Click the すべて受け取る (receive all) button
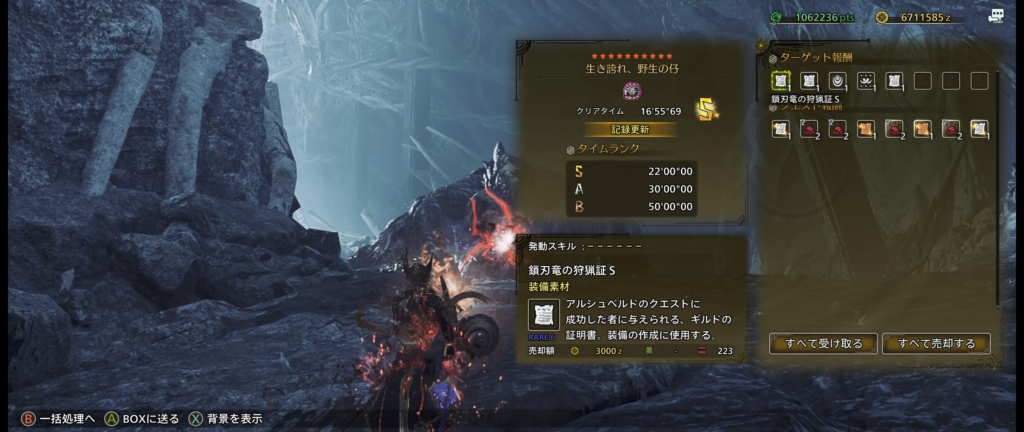1024x432 pixels. pos(823,344)
